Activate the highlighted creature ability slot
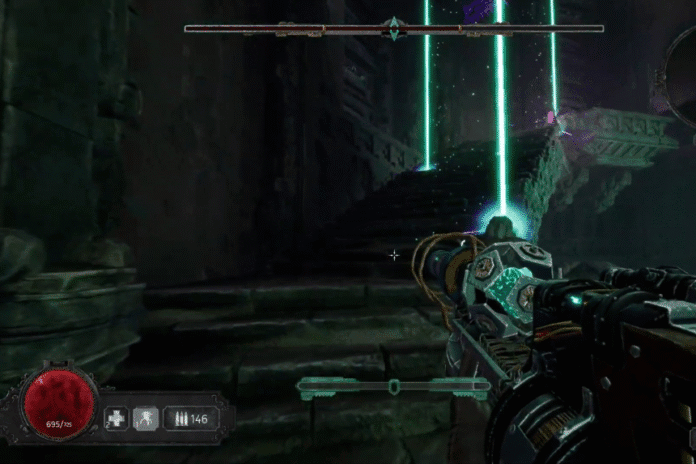This screenshot has width=696, height=464. click(146, 417)
